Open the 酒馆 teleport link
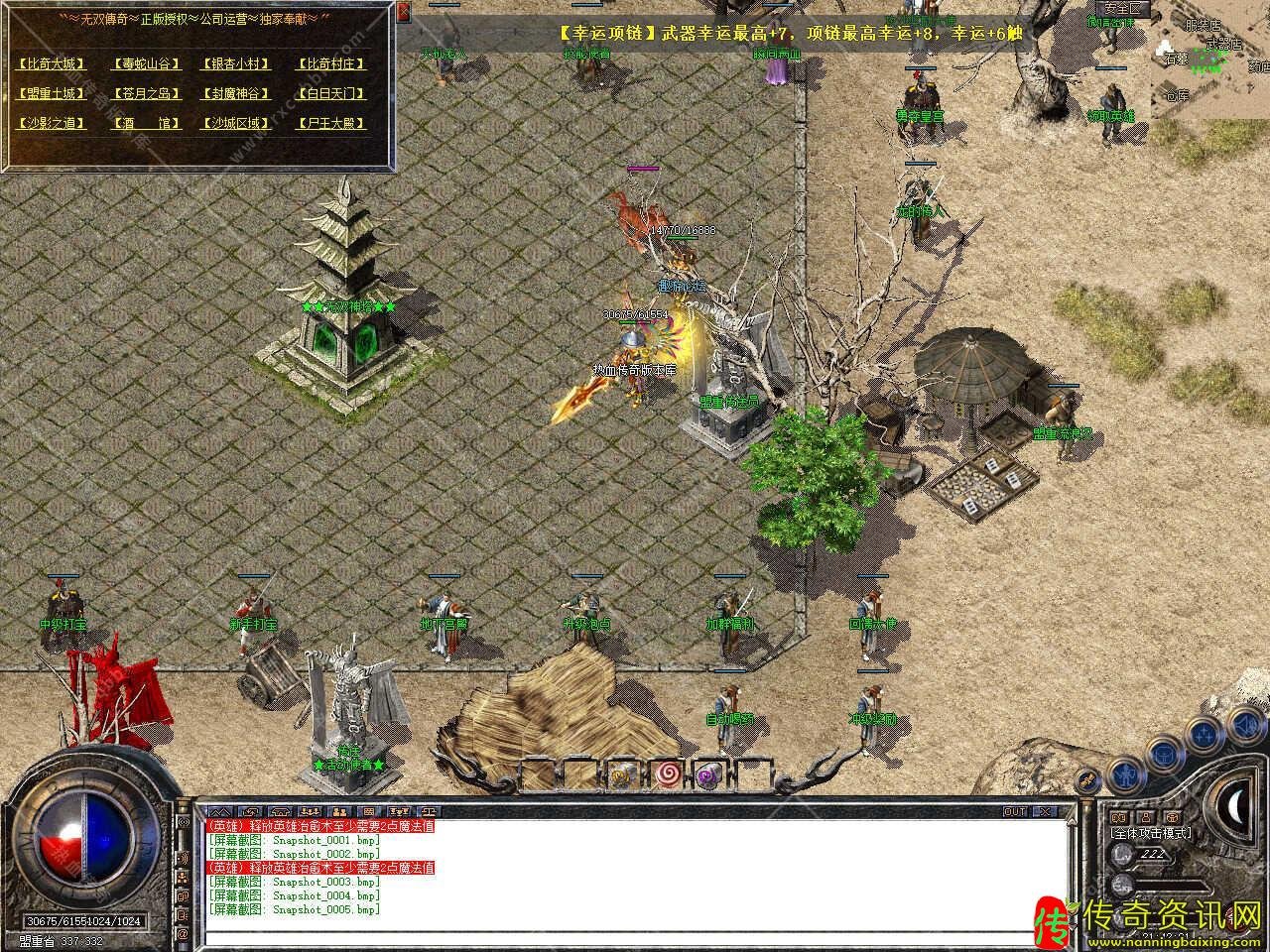 [x=147, y=123]
